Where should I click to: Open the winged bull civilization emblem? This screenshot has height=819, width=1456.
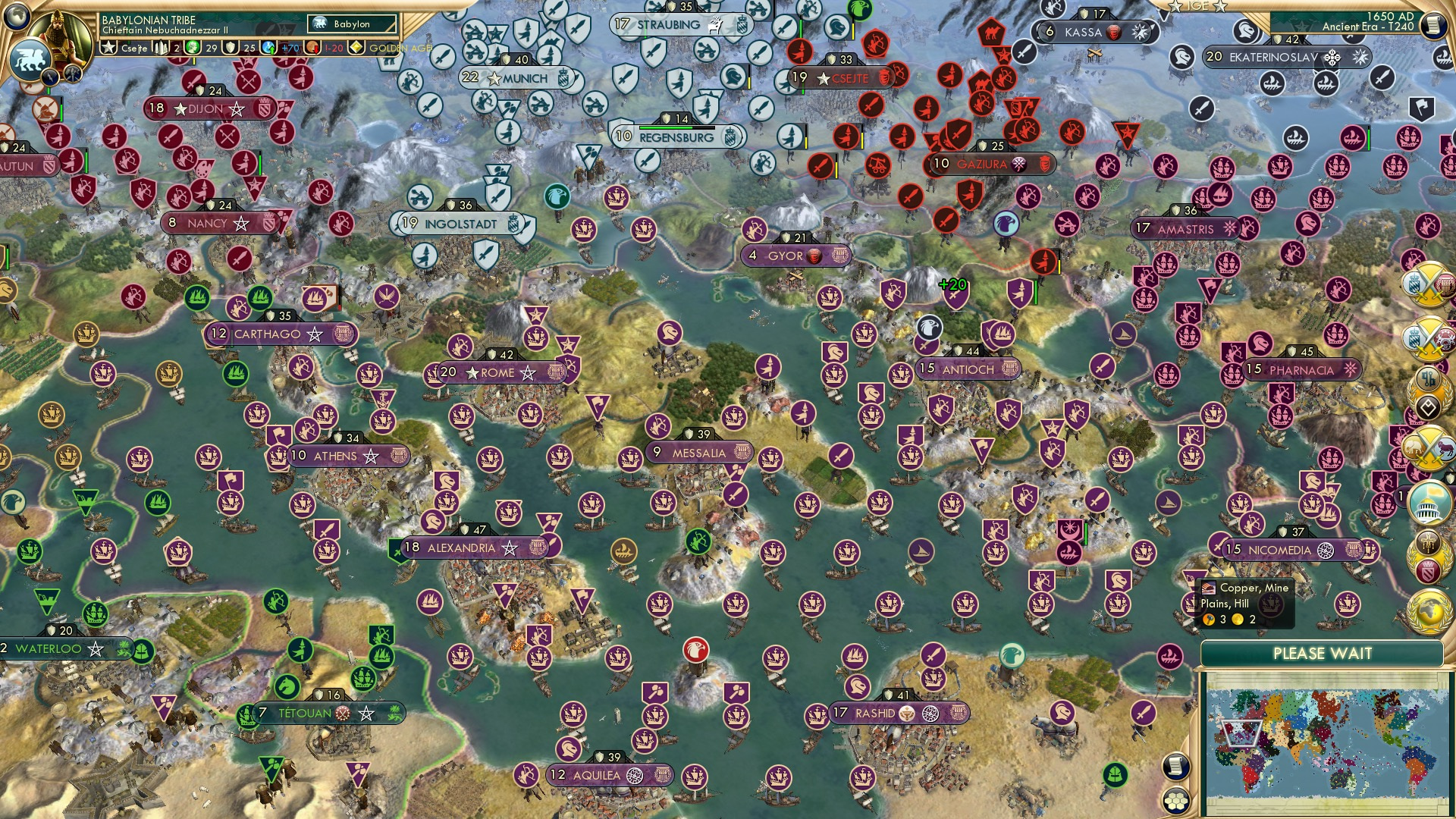[x=29, y=59]
